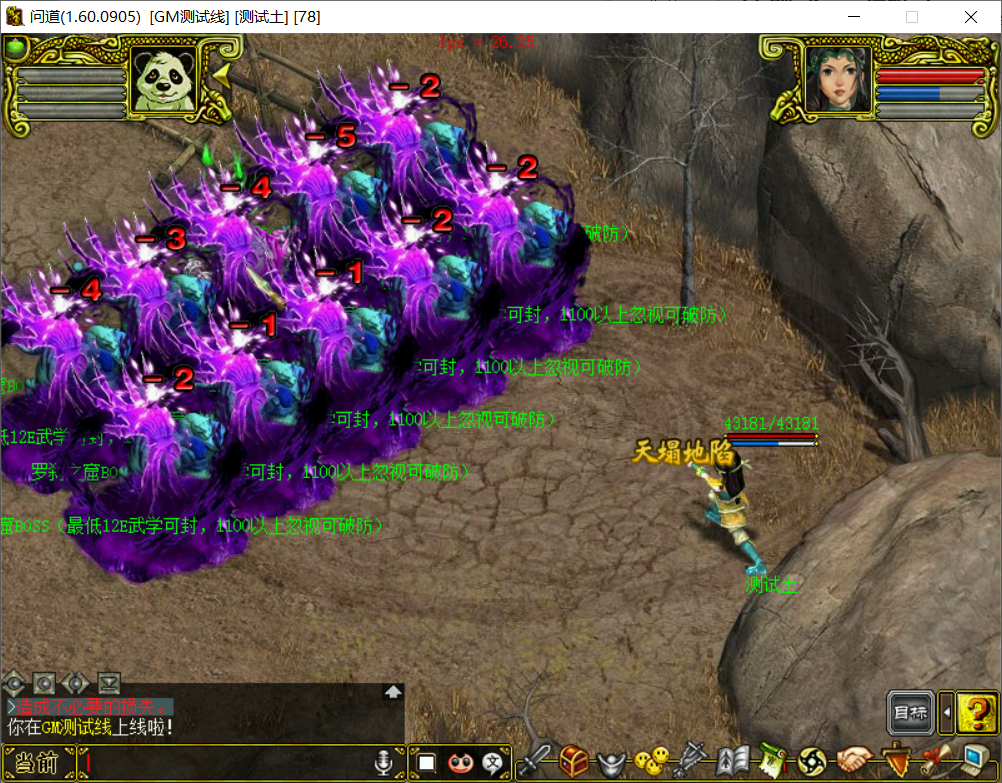Click the computer system settings icon

pyautogui.click(x=976, y=762)
